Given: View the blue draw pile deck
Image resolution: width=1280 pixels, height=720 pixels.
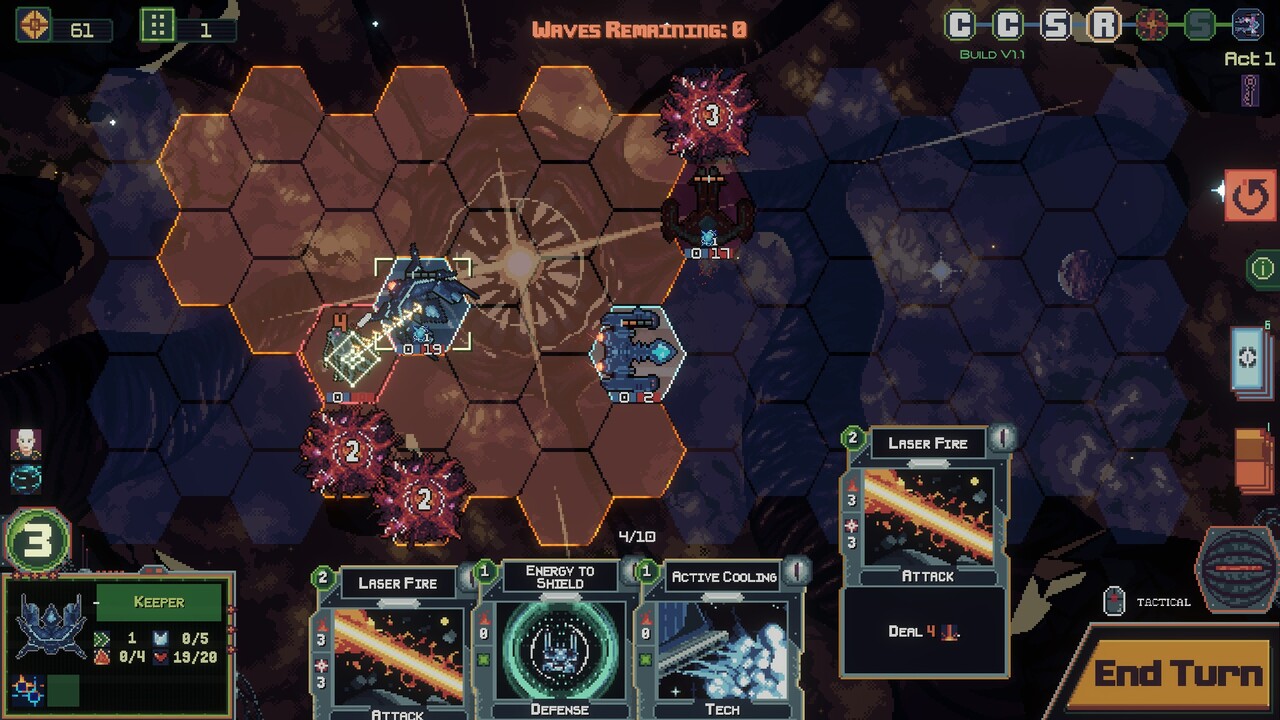Looking at the screenshot, I should click(x=1251, y=360).
